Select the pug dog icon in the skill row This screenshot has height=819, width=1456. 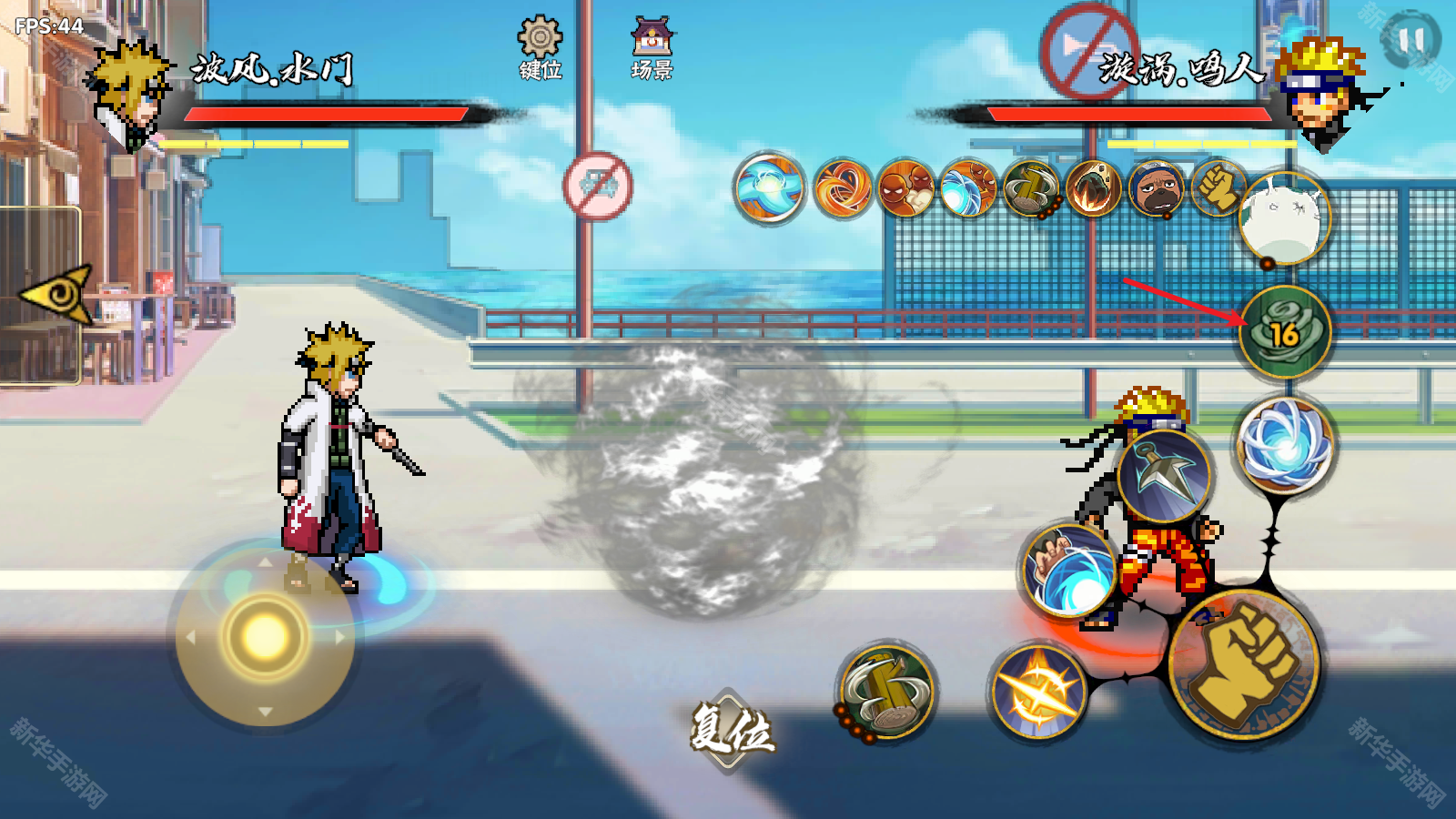1156,188
